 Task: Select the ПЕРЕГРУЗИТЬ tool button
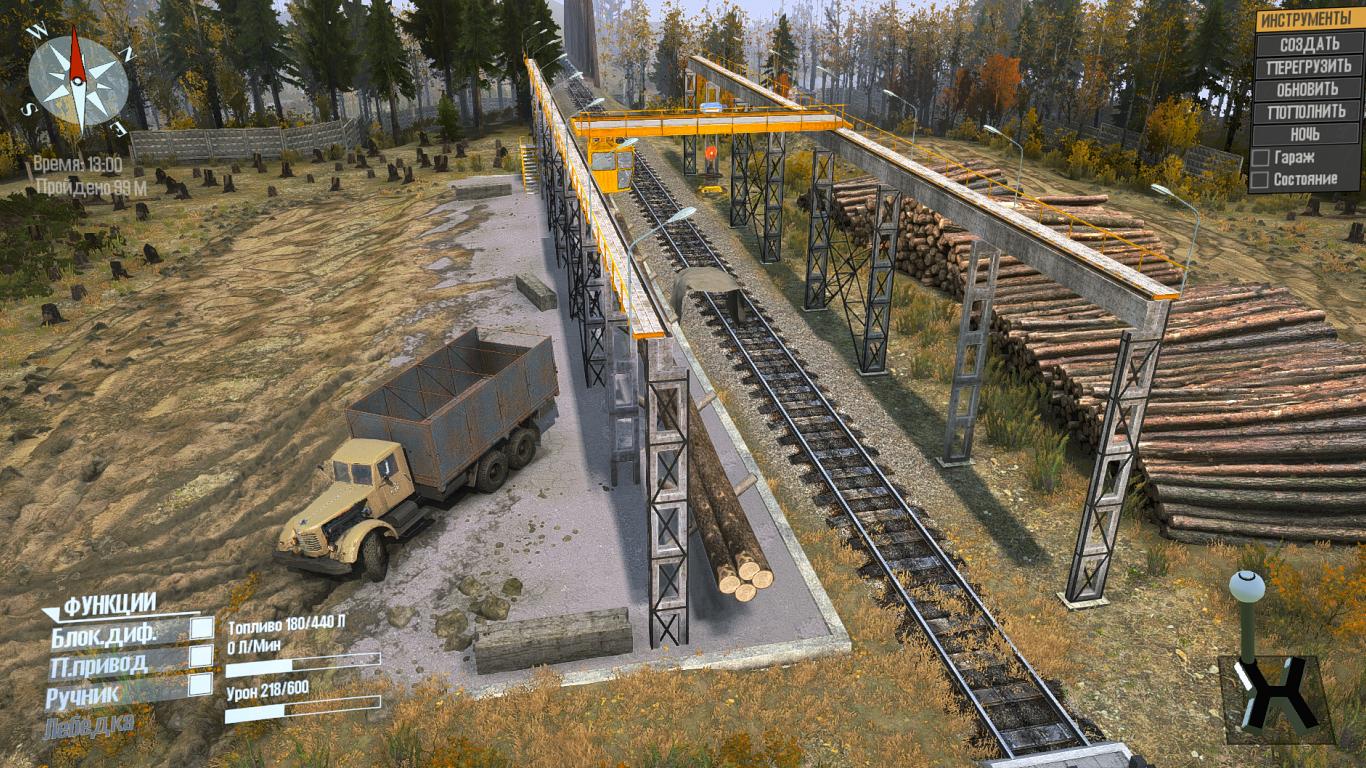coord(1309,66)
